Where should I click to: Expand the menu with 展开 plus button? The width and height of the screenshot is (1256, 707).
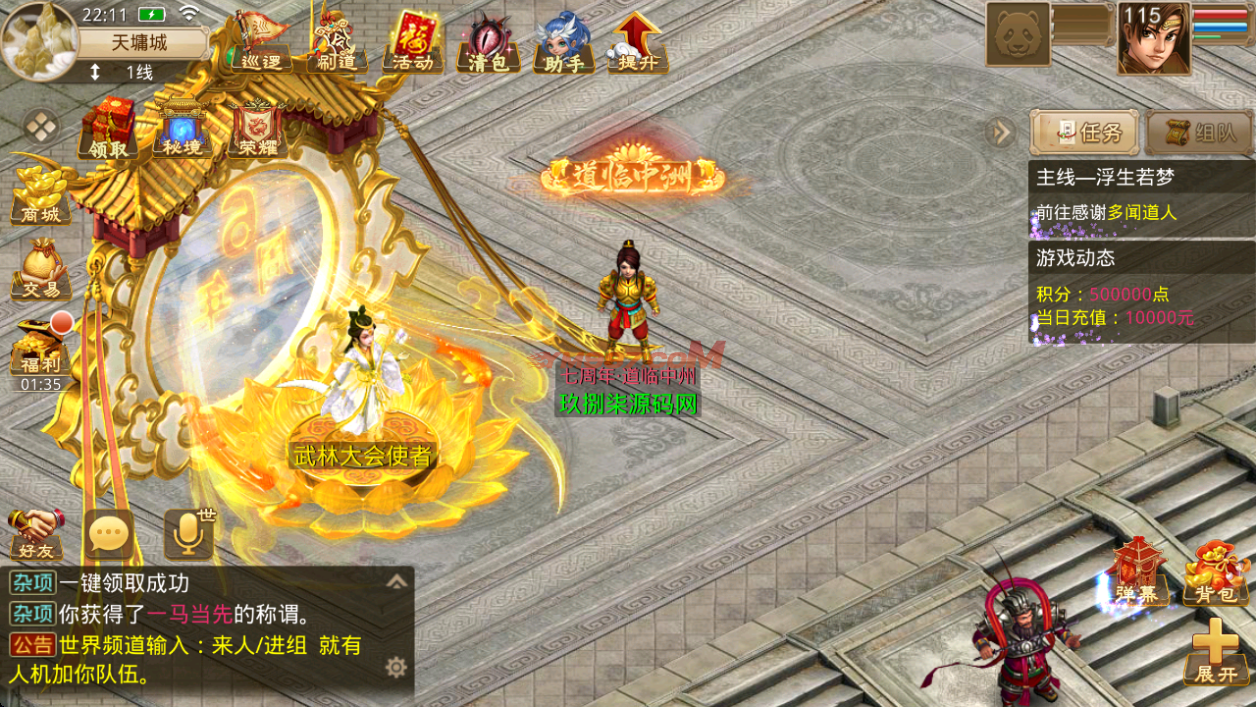coord(1216,651)
